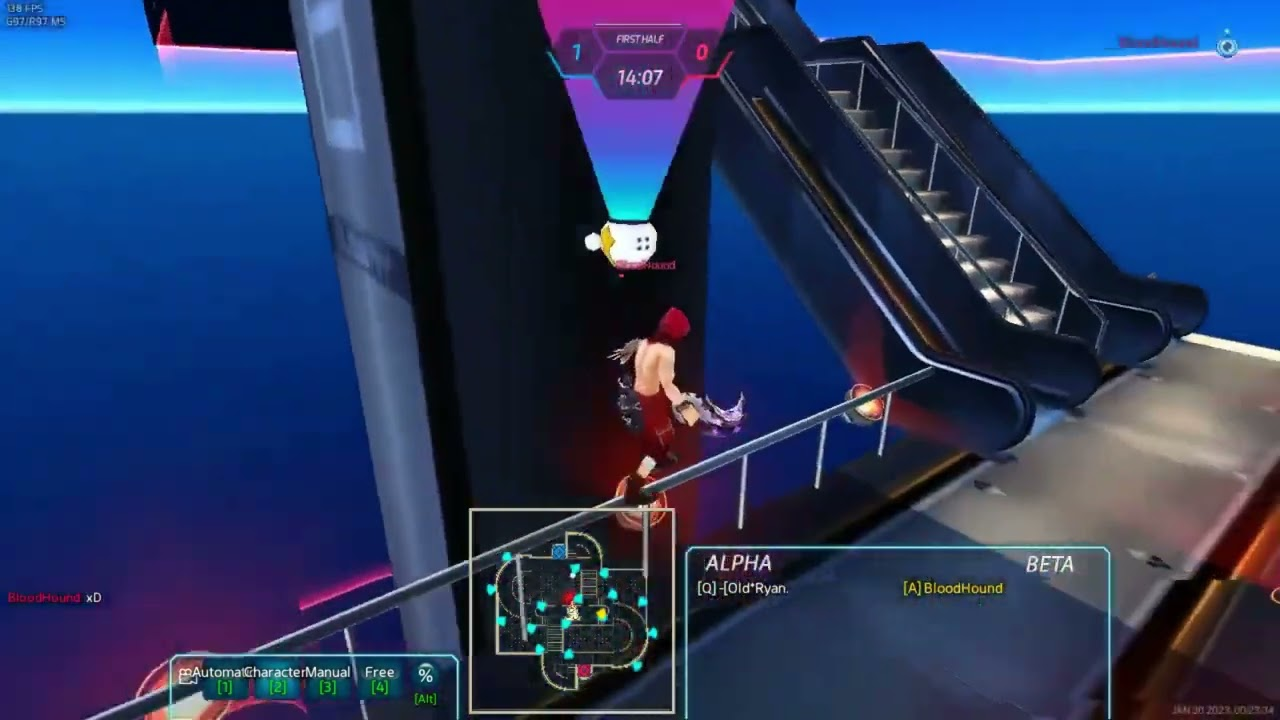
Task: Click the camera icon on spectator bar
Action: pos(185,675)
